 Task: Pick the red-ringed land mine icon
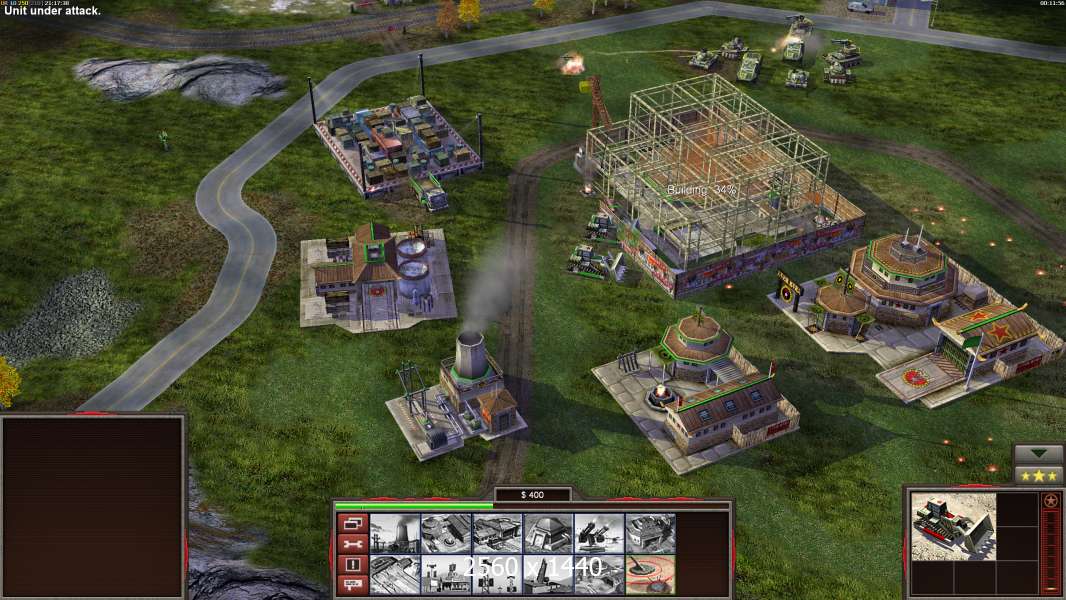coord(649,574)
